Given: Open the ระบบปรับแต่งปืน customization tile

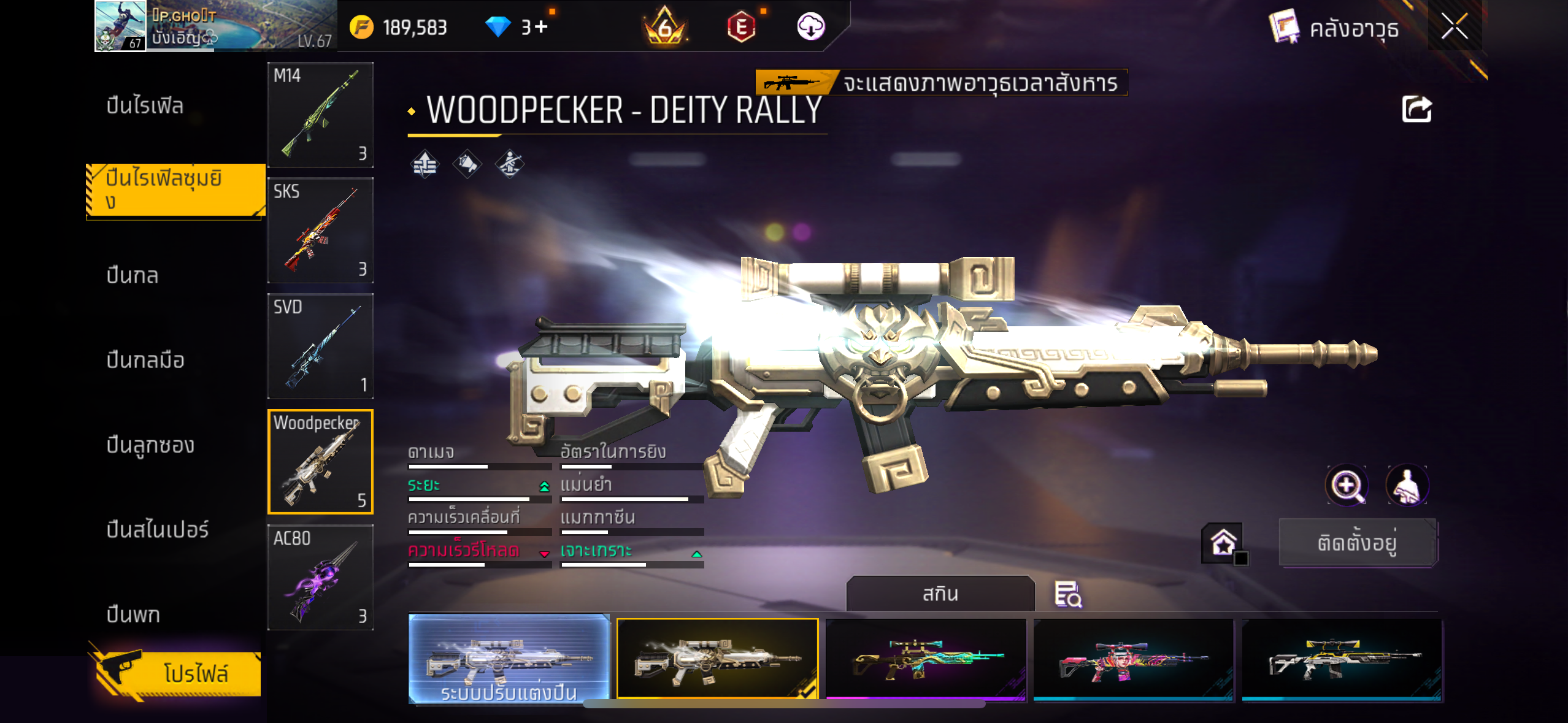Looking at the screenshot, I should click(x=509, y=659).
